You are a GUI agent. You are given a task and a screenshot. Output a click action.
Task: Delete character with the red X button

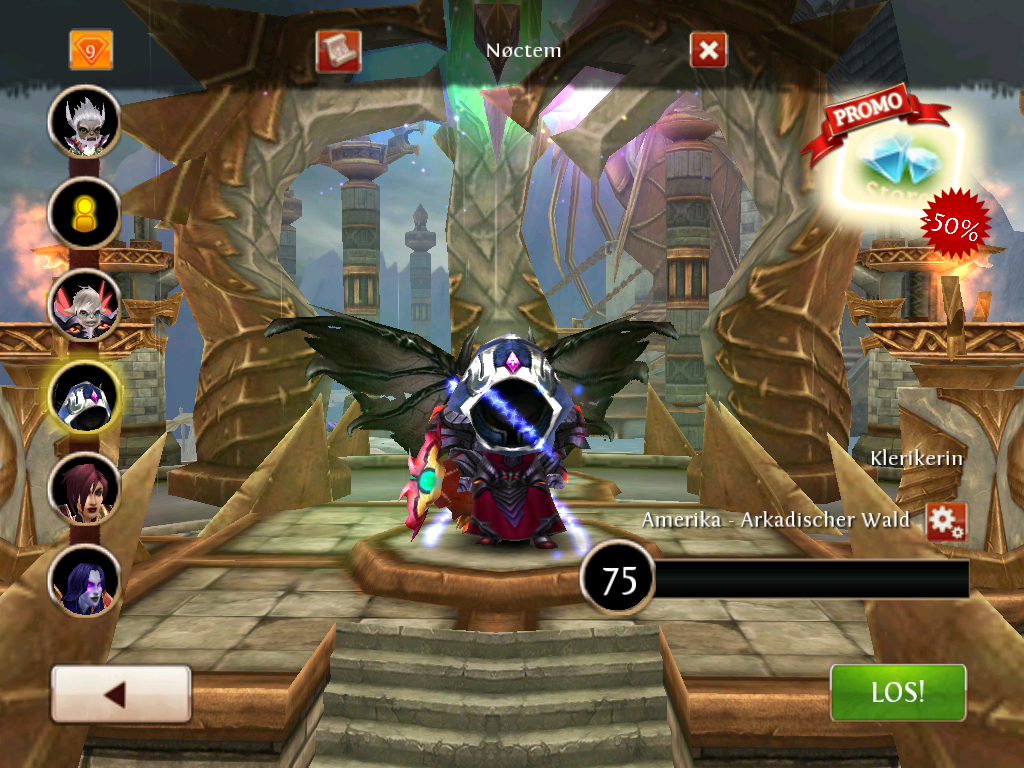[708, 51]
